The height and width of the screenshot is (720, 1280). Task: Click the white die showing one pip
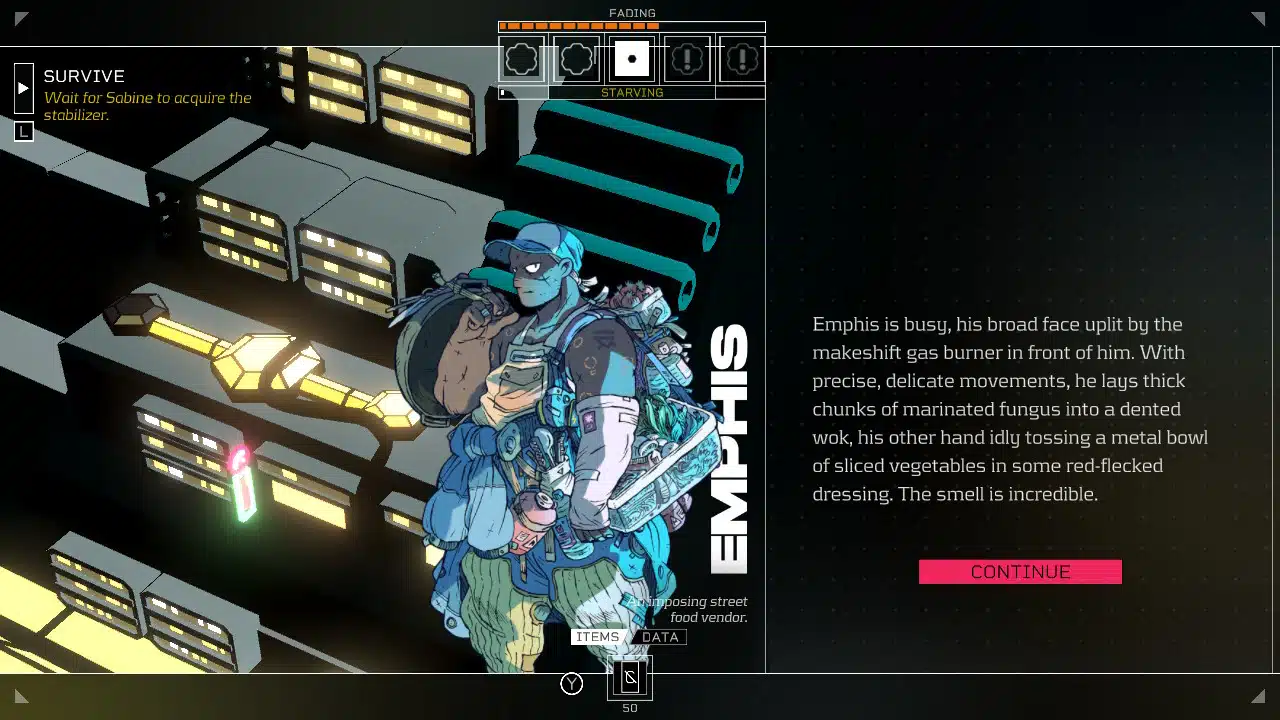coord(631,58)
